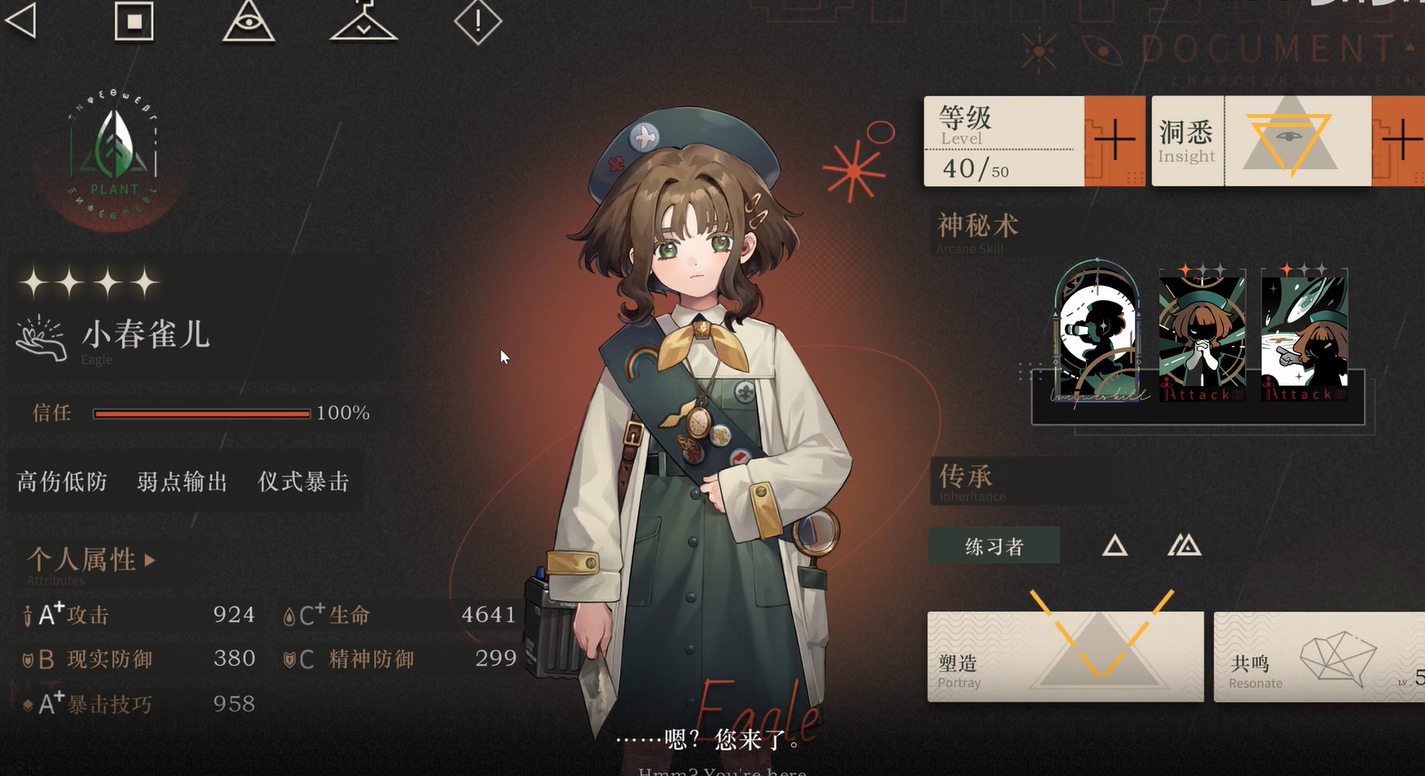Viewport: 1425px width, 776px height.
Task: Open the Portray panel
Action: pyautogui.click(x=1065, y=657)
